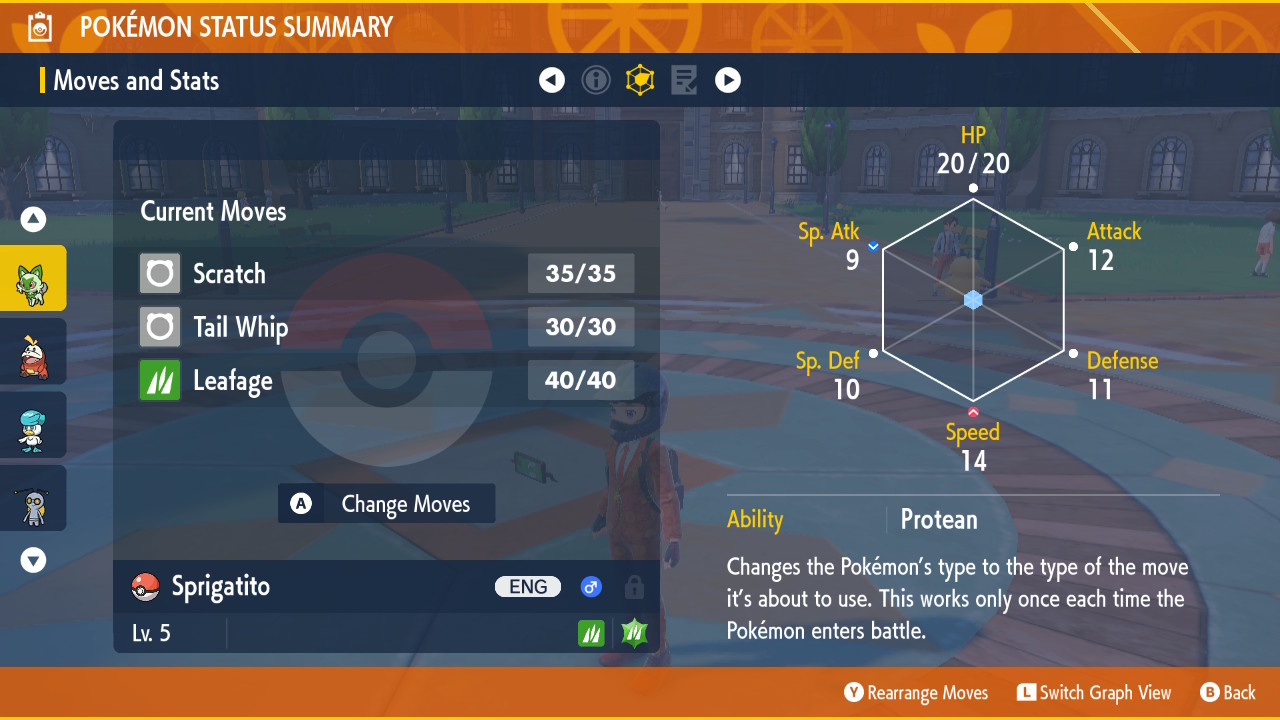Choose Switch Graph View
The image size is (1280, 720).
[1094, 693]
